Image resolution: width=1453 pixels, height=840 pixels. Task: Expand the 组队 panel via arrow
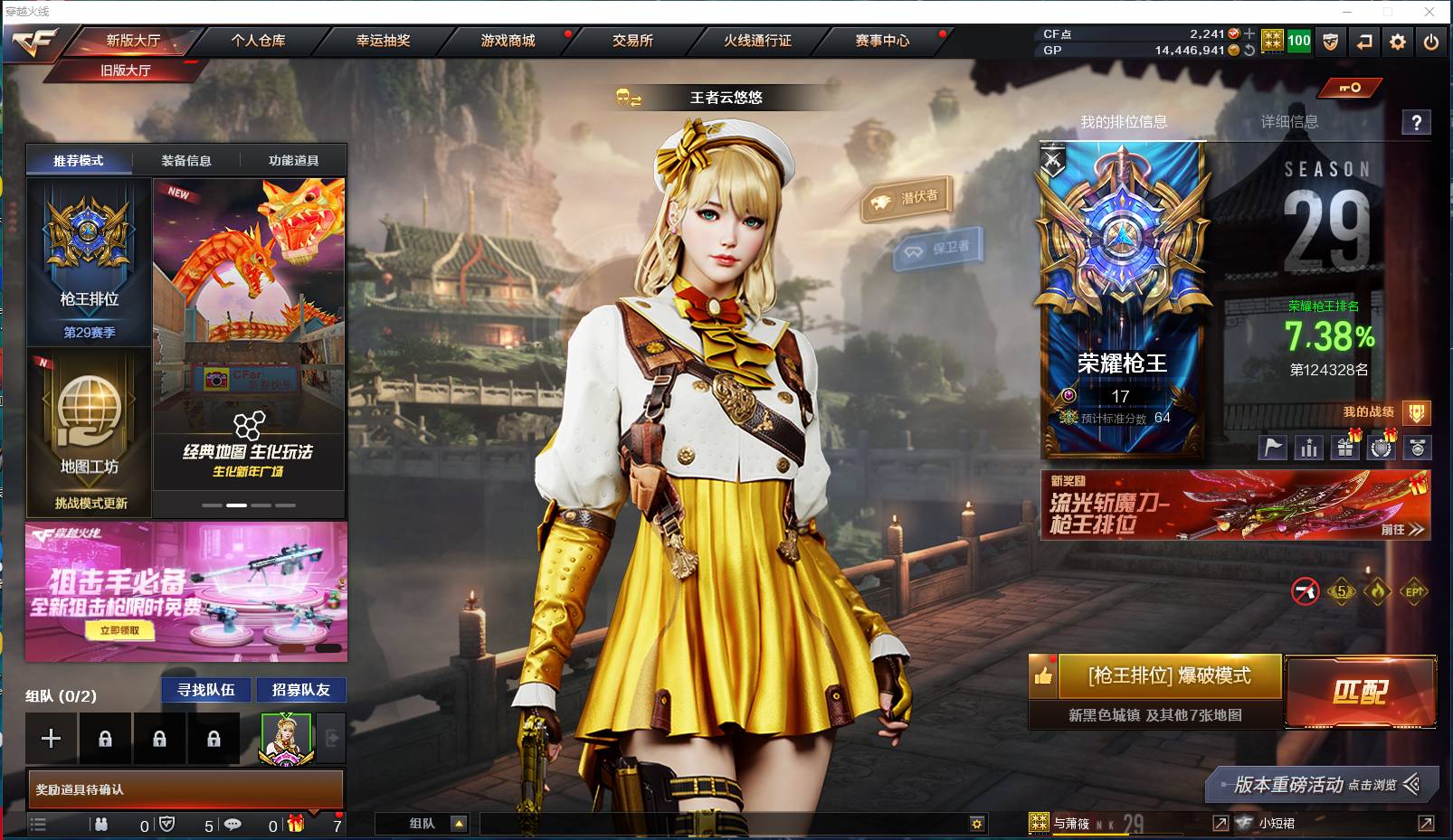click(x=458, y=824)
